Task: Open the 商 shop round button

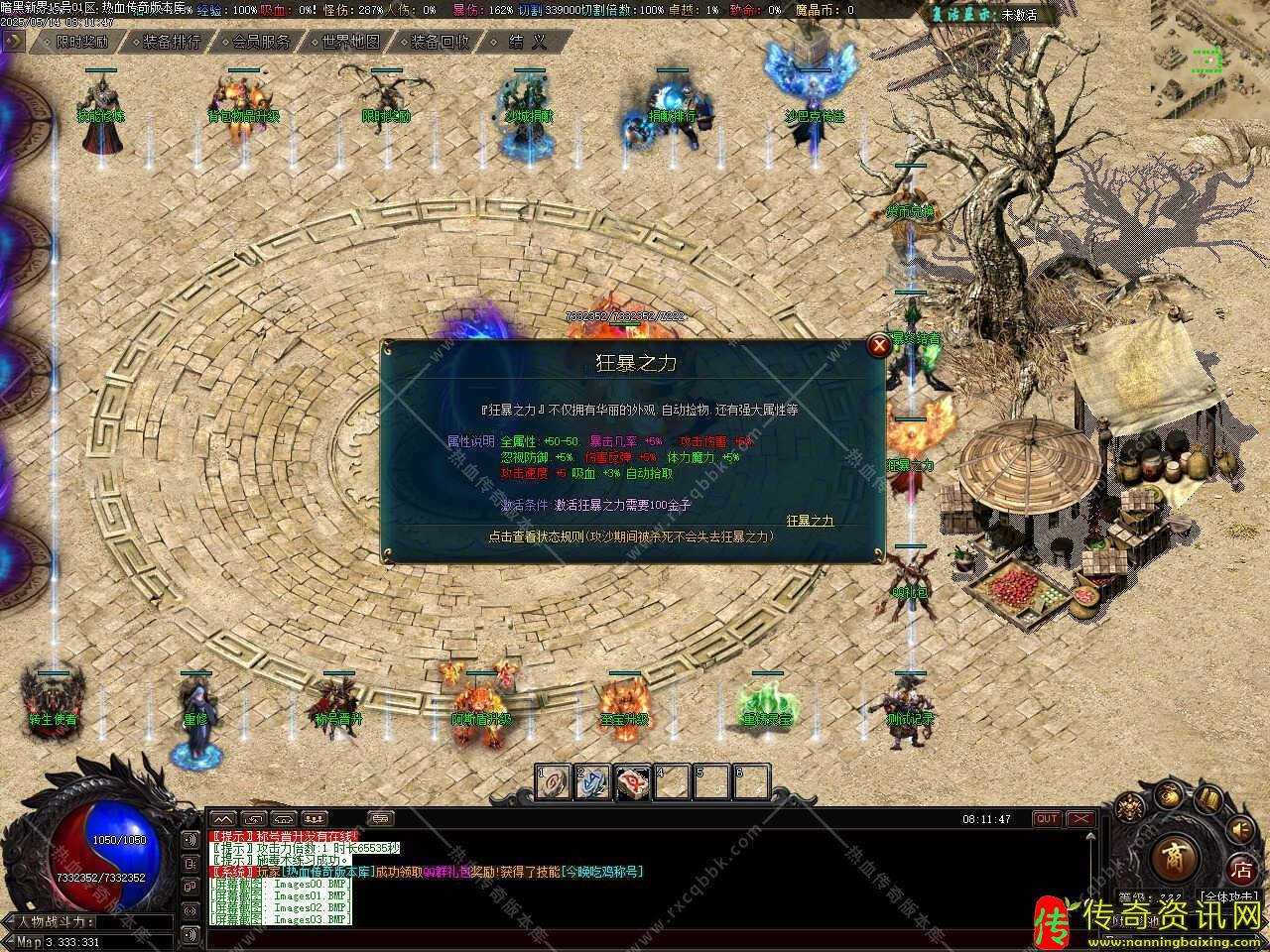Action: pyautogui.click(x=1175, y=859)
